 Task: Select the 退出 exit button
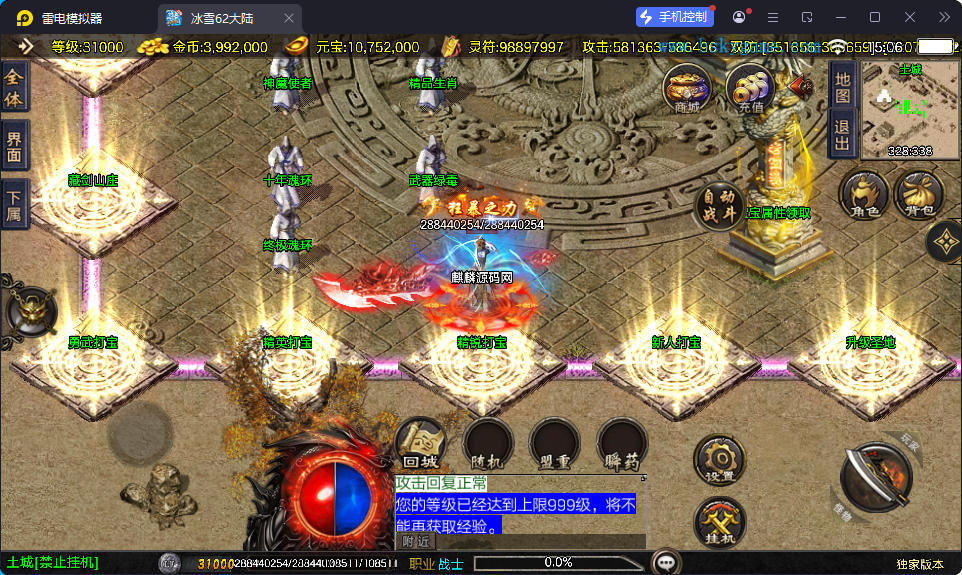pos(842,135)
